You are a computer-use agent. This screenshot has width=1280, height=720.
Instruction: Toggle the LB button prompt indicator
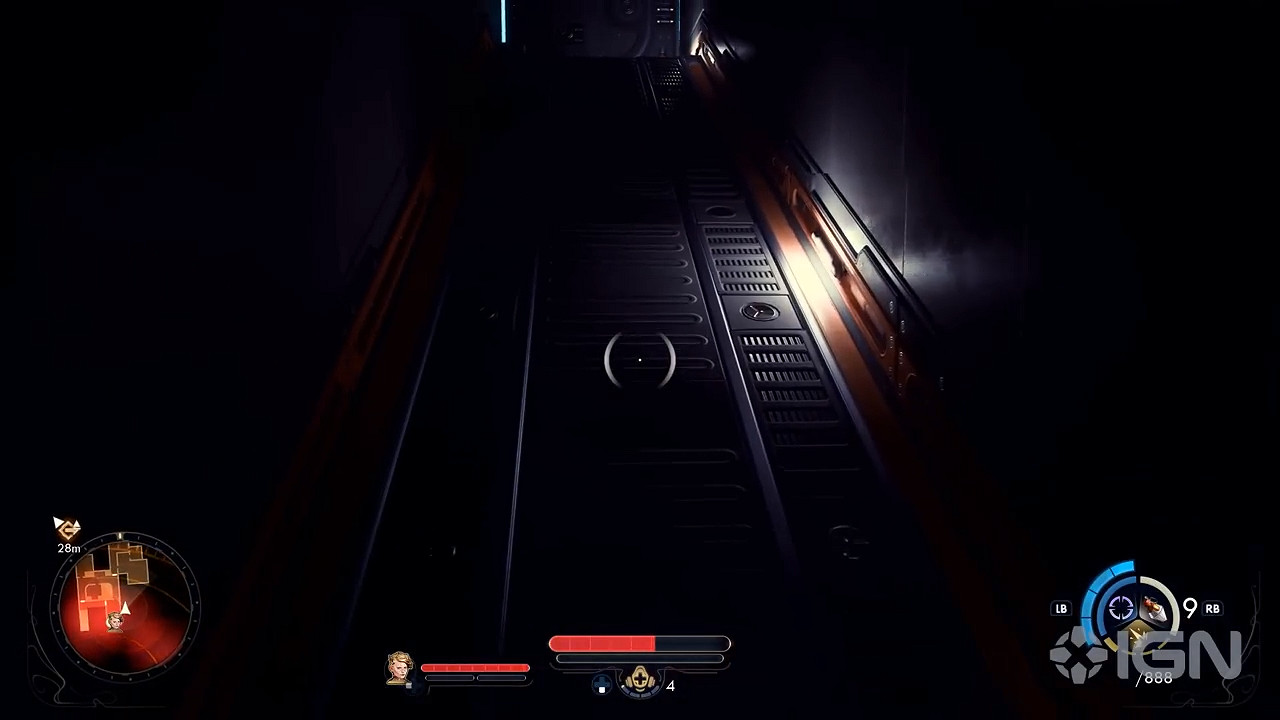(x=1061, y=608)
